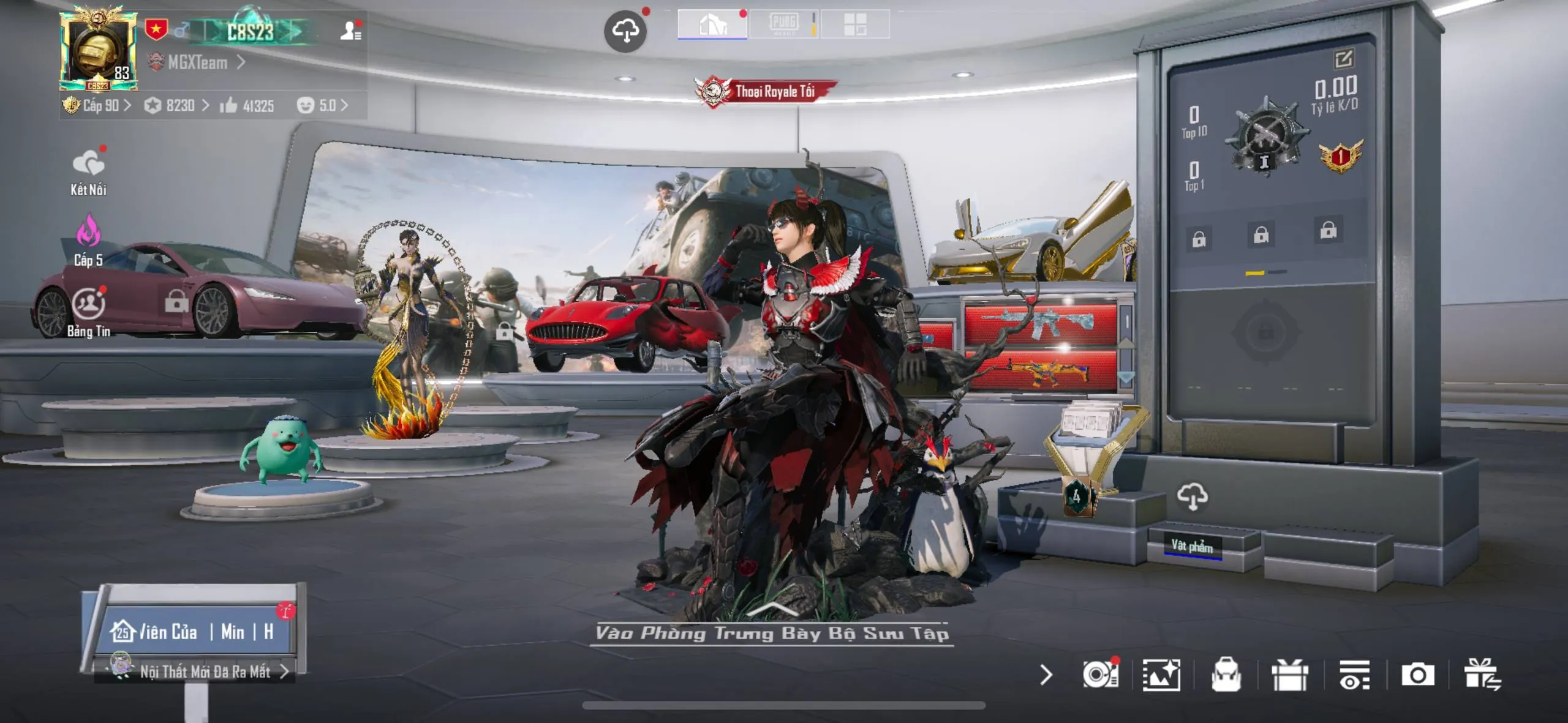Screen dimensions: 1568x723
Task: Open Nội Thất Mới Đã Ra Mắt banner
Action: (205, 672)
